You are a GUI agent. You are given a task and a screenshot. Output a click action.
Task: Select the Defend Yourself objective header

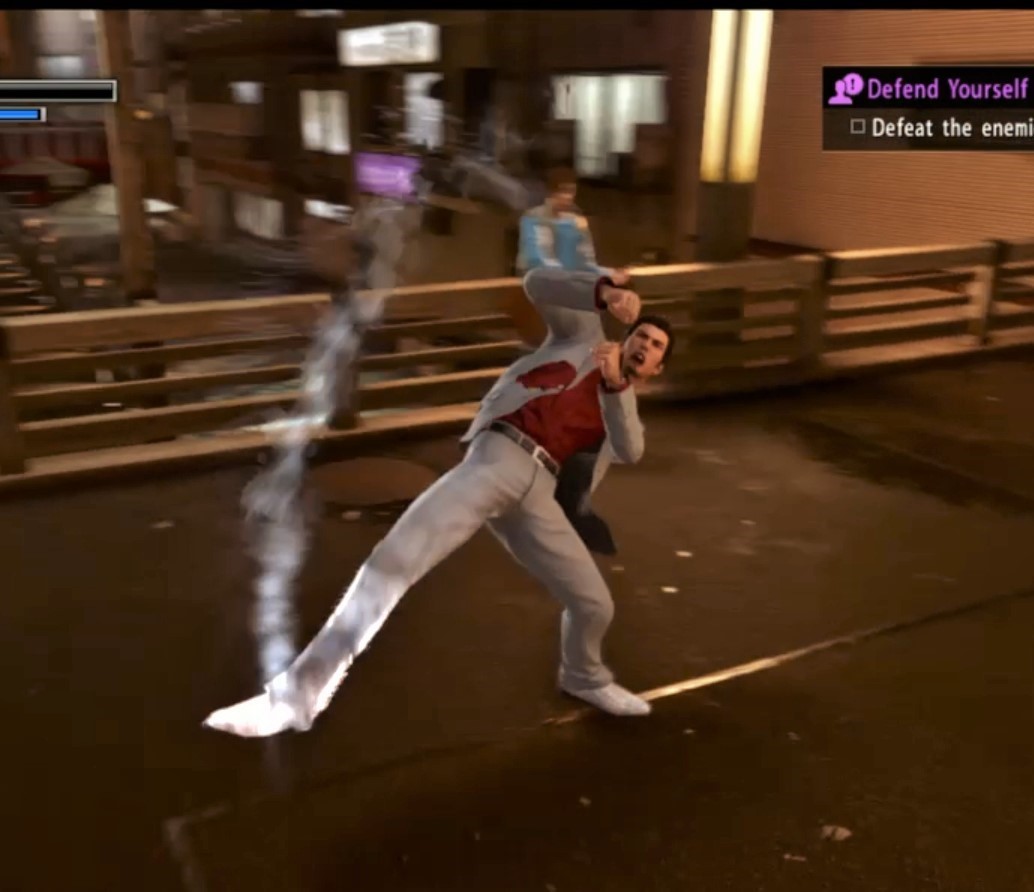click(945, 89)
